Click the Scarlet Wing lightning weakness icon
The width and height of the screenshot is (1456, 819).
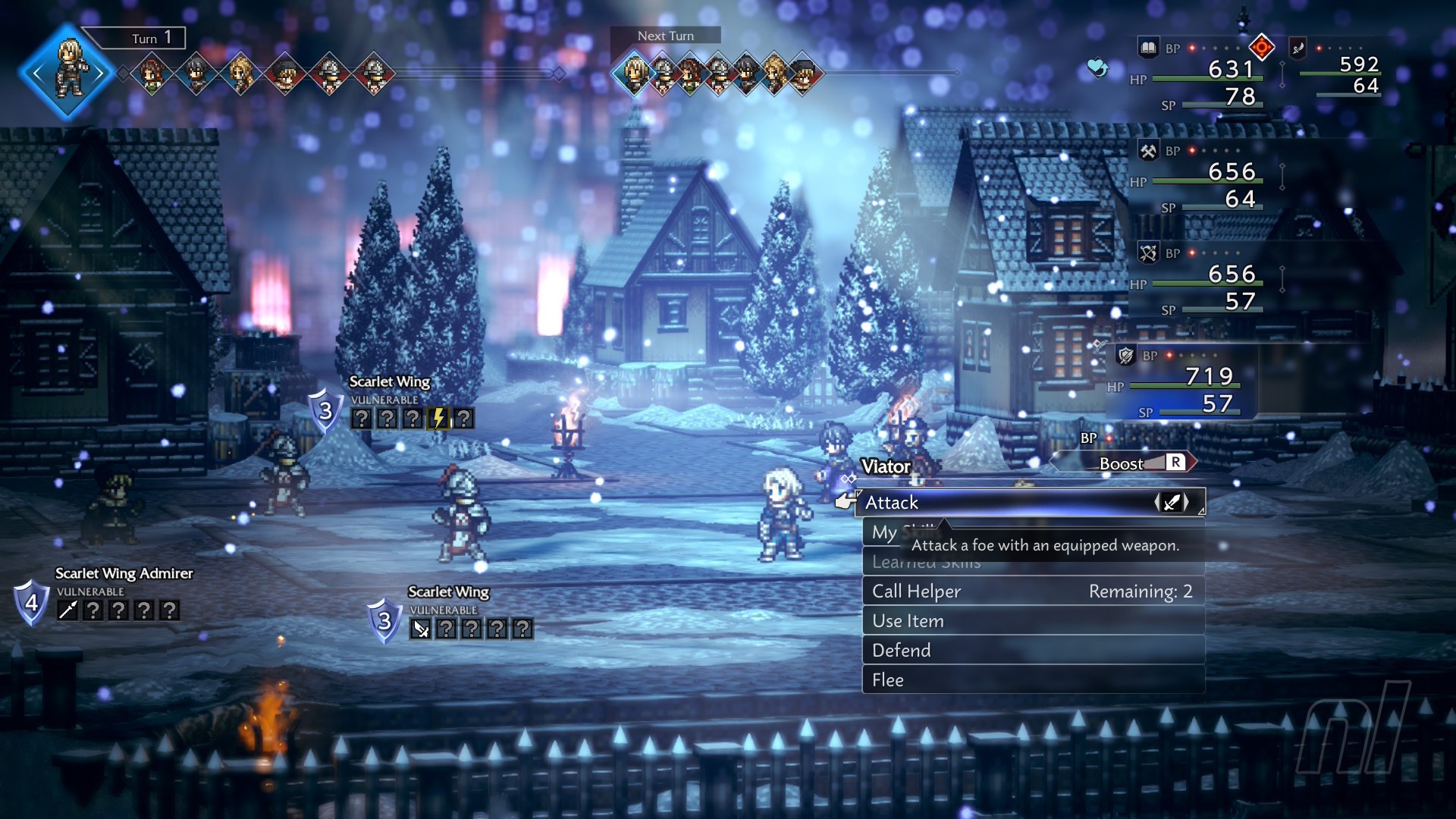(438, 419)
